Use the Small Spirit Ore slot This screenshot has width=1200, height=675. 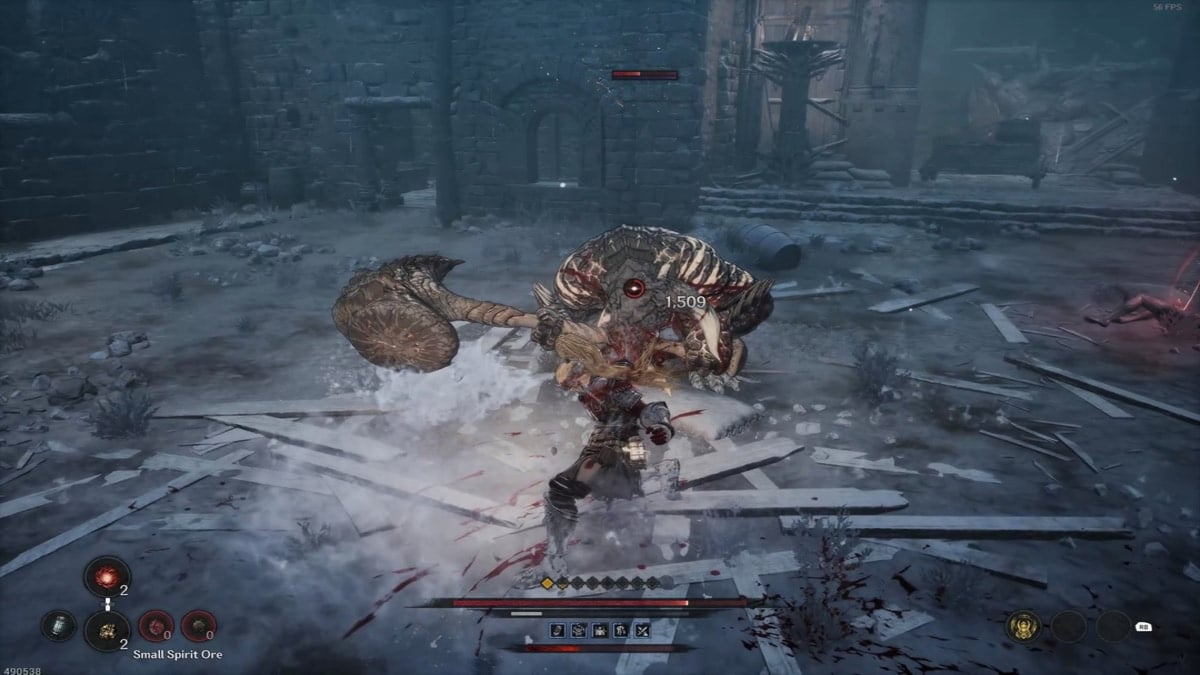click(106, 627)
